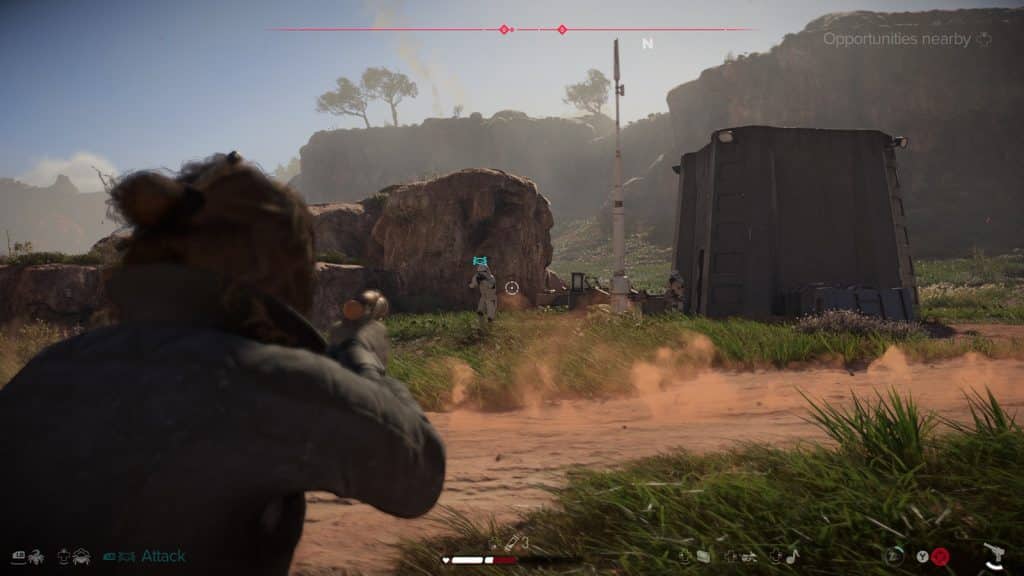Activate the circular gauge ability icon
Image resolution: width=1024 pixels, height=576 pixels.
tap(896, 556)
